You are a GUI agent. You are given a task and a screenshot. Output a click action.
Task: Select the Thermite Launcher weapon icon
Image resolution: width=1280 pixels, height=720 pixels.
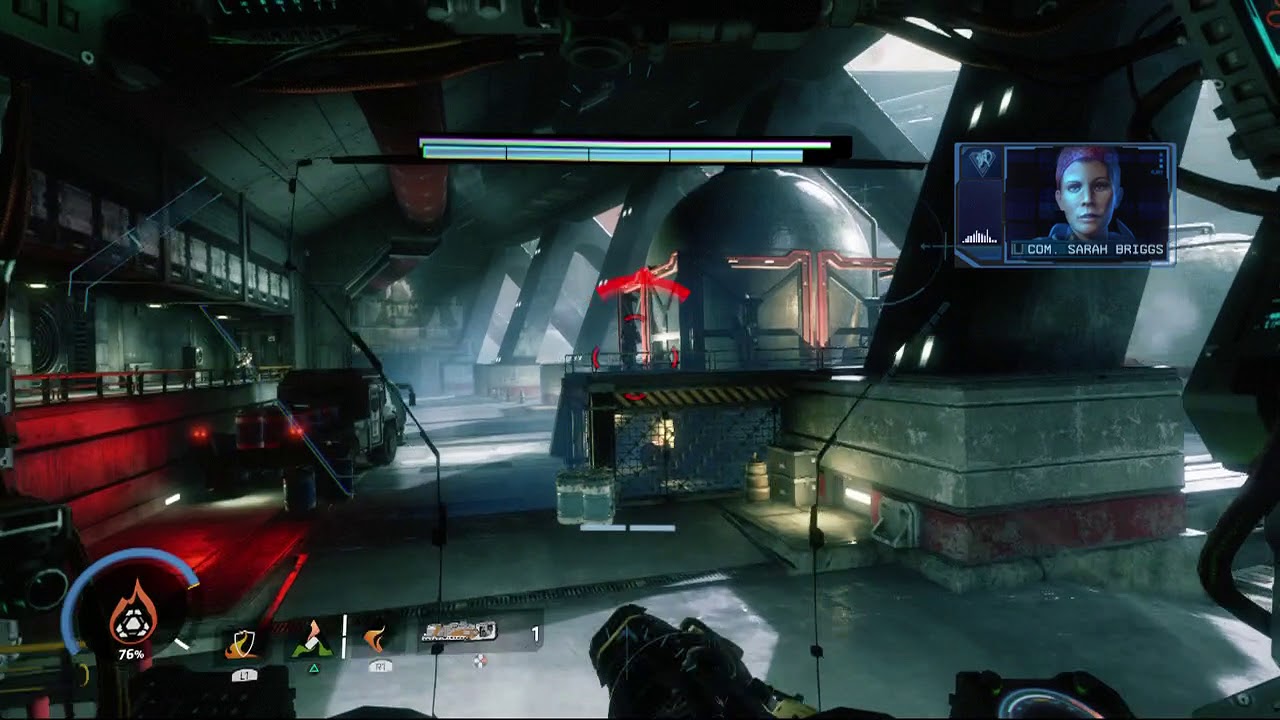click(460, 632)
